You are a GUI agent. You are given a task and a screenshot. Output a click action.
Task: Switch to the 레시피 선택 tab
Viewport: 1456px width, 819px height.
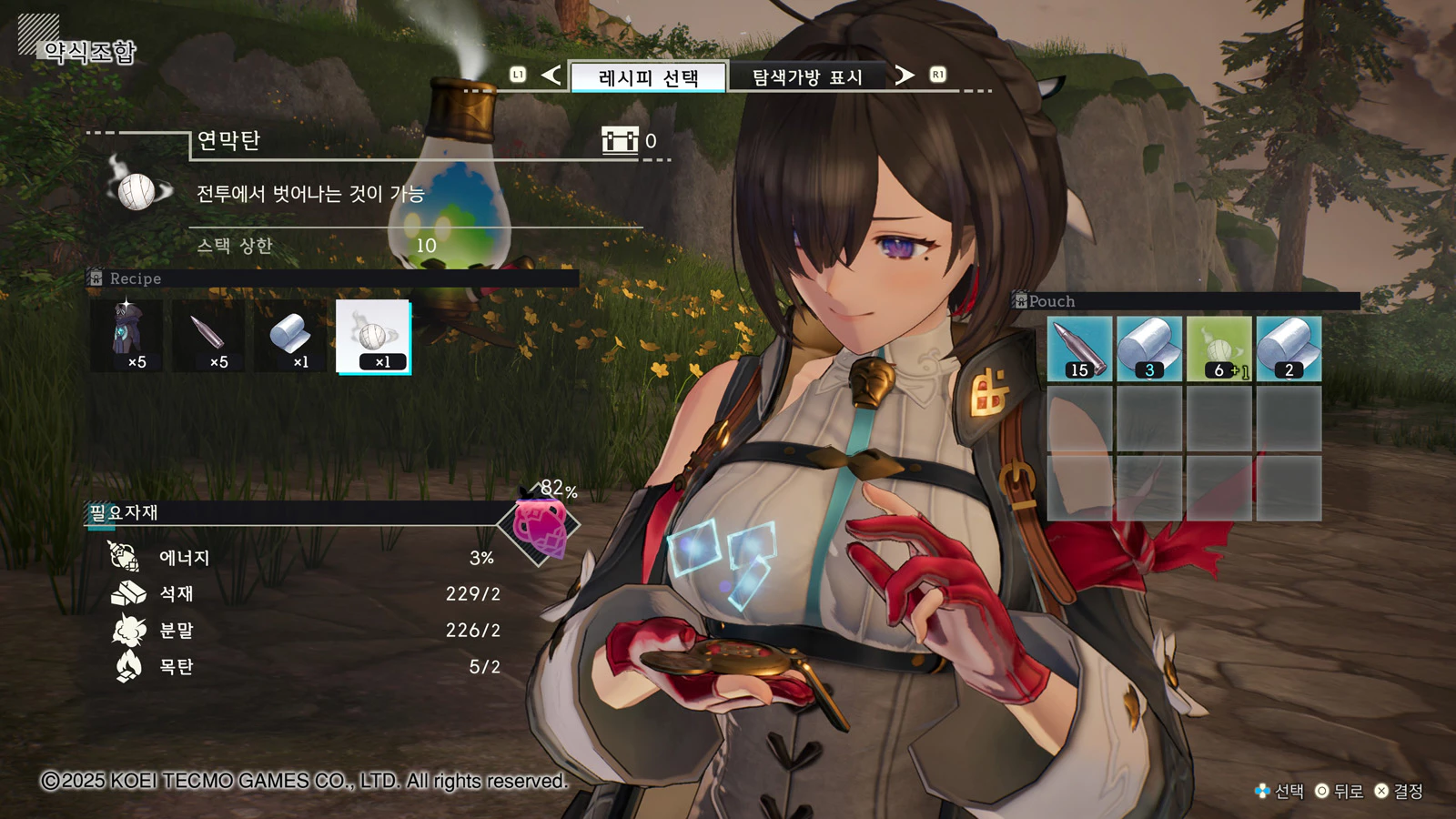point(648,77)
